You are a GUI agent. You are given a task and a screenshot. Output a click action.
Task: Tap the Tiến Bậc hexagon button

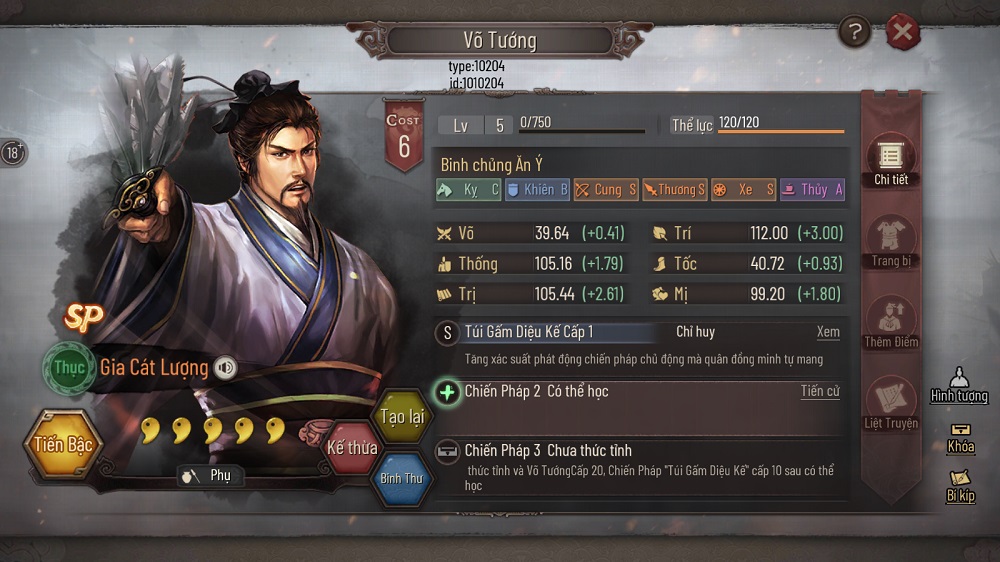[62, 444]
